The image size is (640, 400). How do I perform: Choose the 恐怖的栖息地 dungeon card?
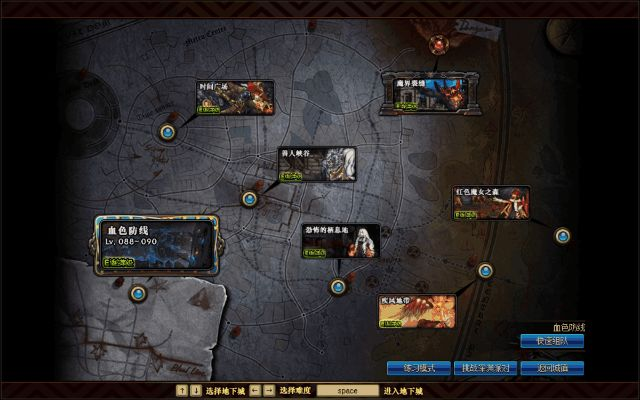pyautogui.click(x=341, y=240)
